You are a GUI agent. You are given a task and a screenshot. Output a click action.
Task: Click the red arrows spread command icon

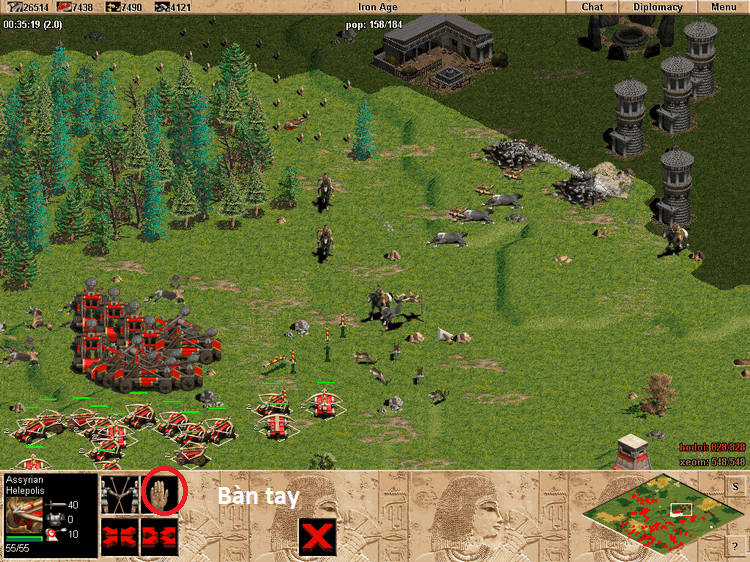pos(160,535)
